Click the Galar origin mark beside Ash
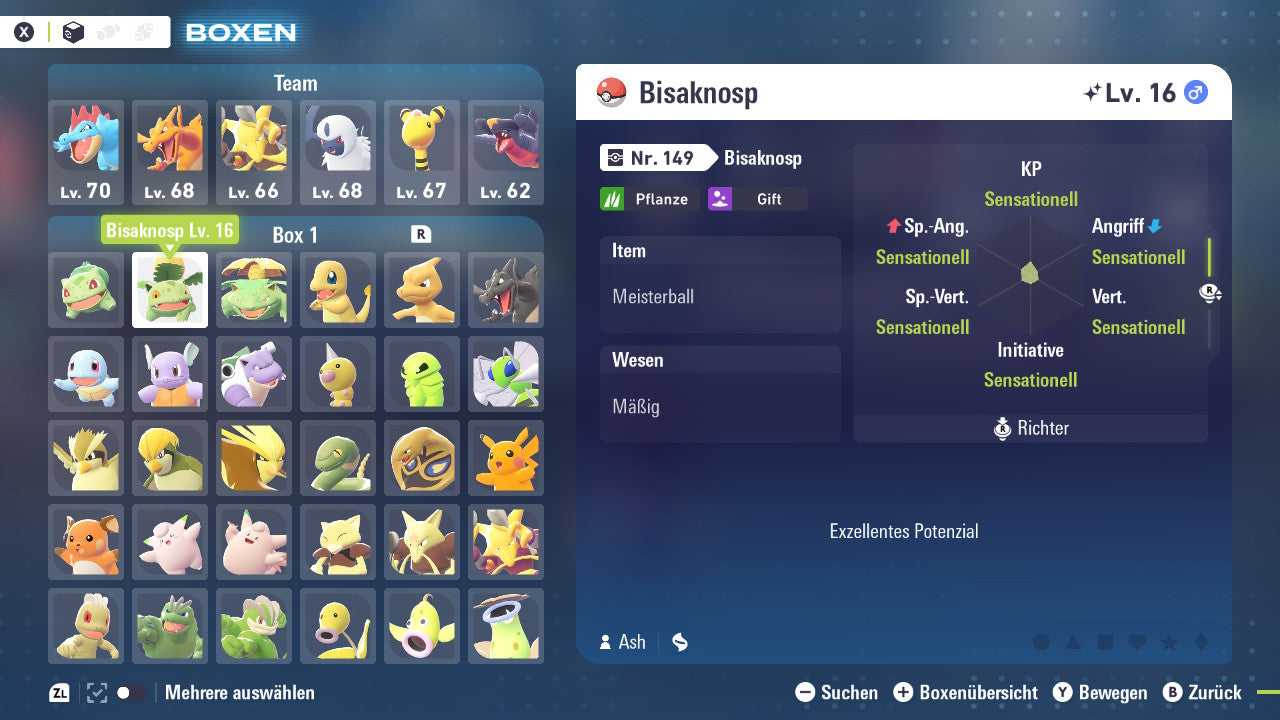The height and width of the screenshot is (720, 1280). click(679, 643)
